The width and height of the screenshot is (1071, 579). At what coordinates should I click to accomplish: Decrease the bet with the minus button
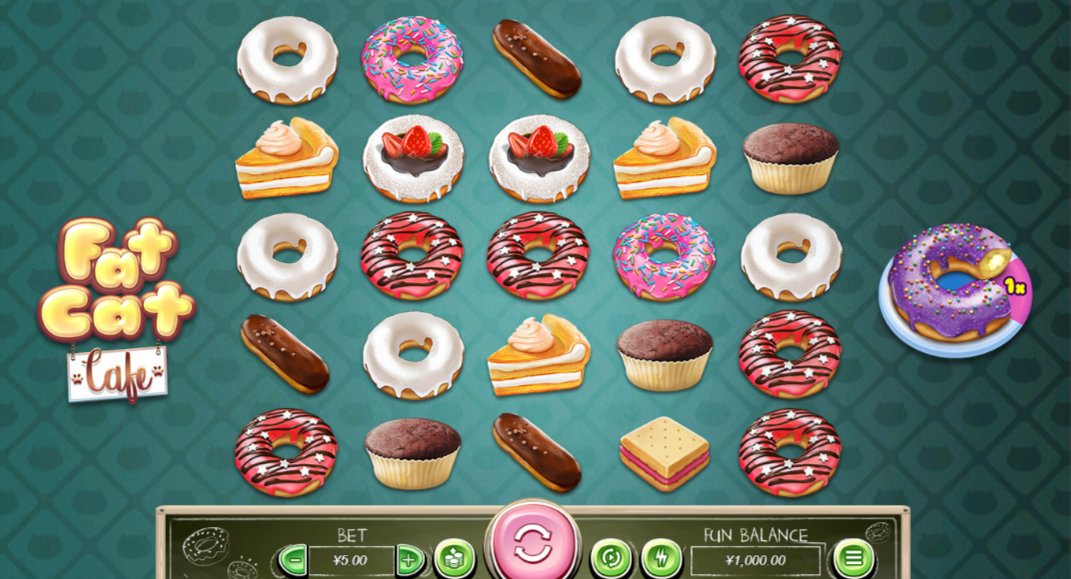click(x=292, y=559)
